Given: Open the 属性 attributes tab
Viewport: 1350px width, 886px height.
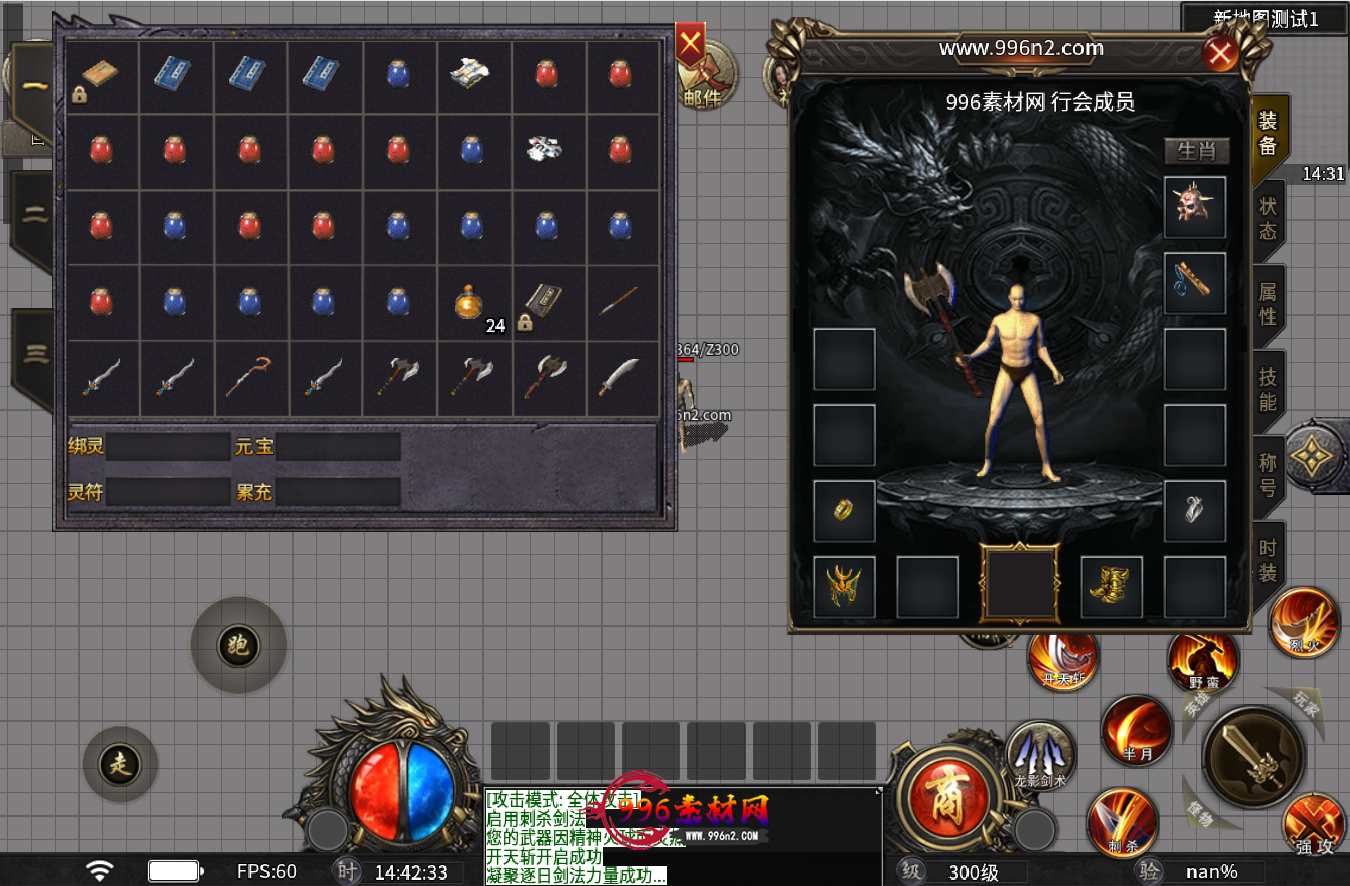Looking at the screenshot, I should pyautogui.click(x=1267, y=303).
